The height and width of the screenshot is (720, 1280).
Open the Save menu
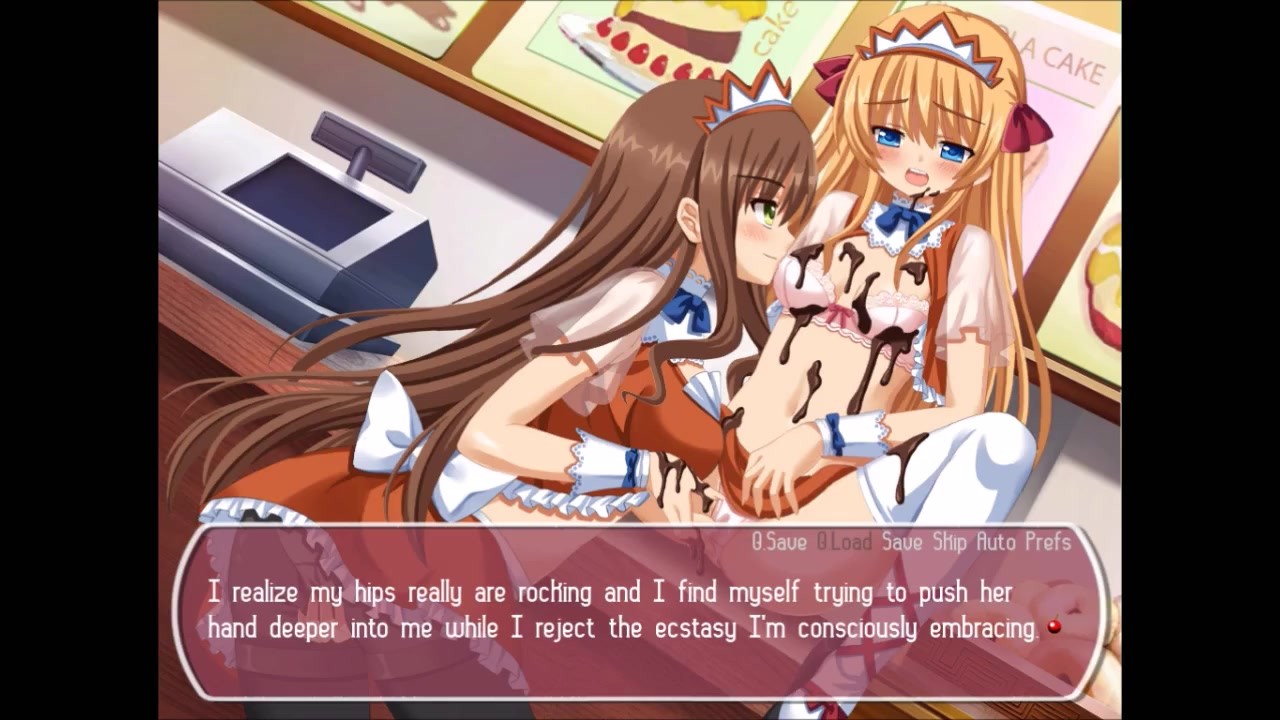pos(901,542)
